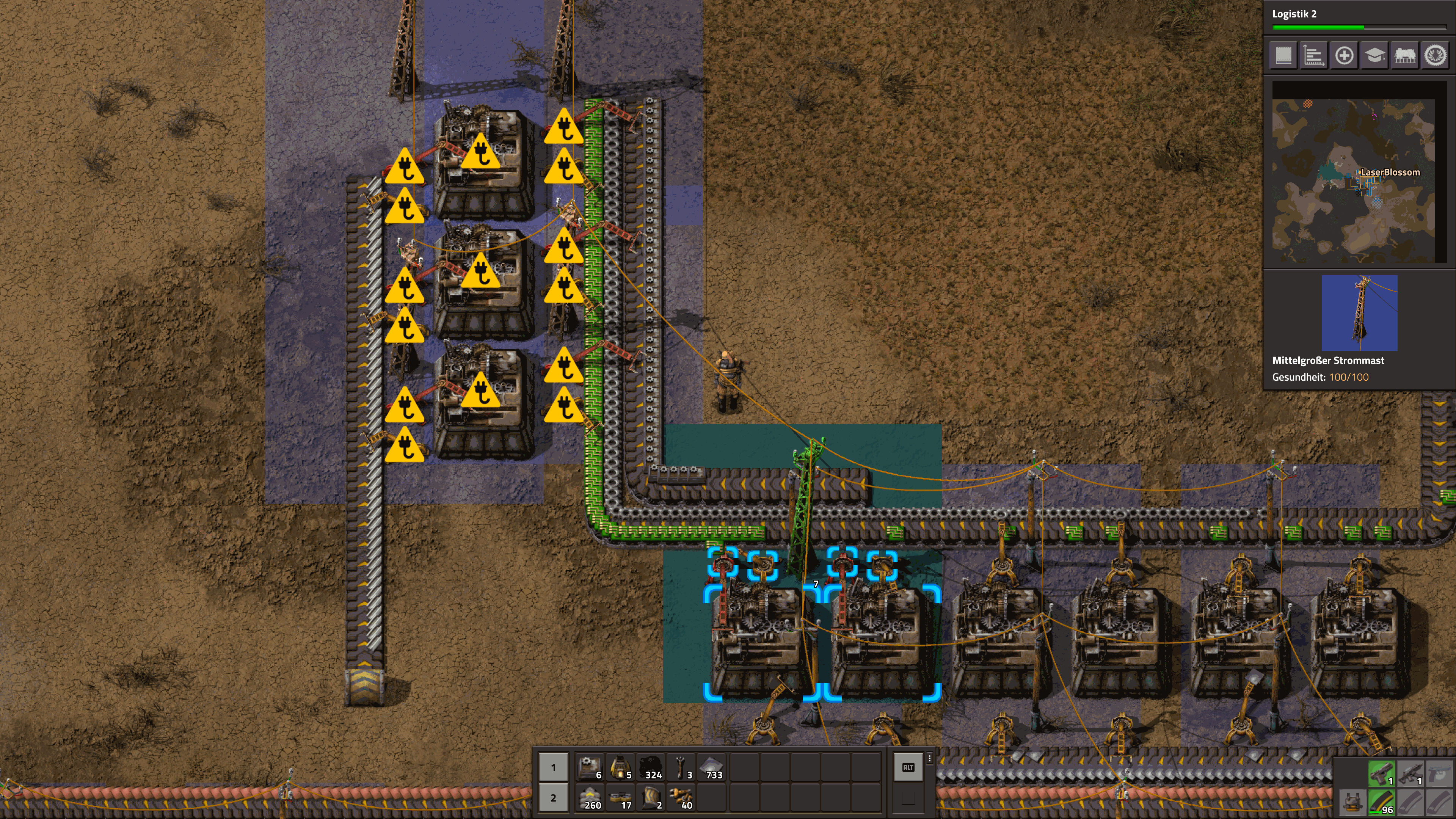1456x819 pixels.
Task: Select quickbar row 1 button
Action: (x=553, y=767)
